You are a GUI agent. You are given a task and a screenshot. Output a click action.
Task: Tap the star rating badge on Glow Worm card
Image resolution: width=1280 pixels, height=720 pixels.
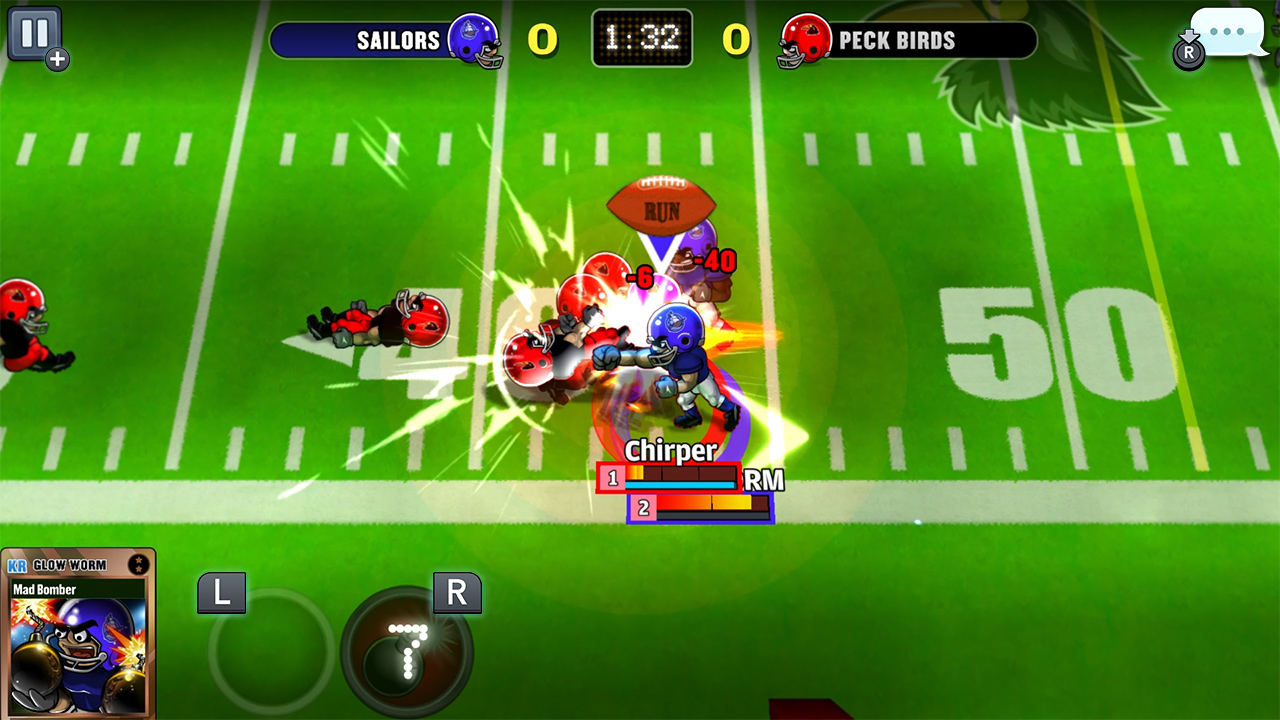(137, 564)
